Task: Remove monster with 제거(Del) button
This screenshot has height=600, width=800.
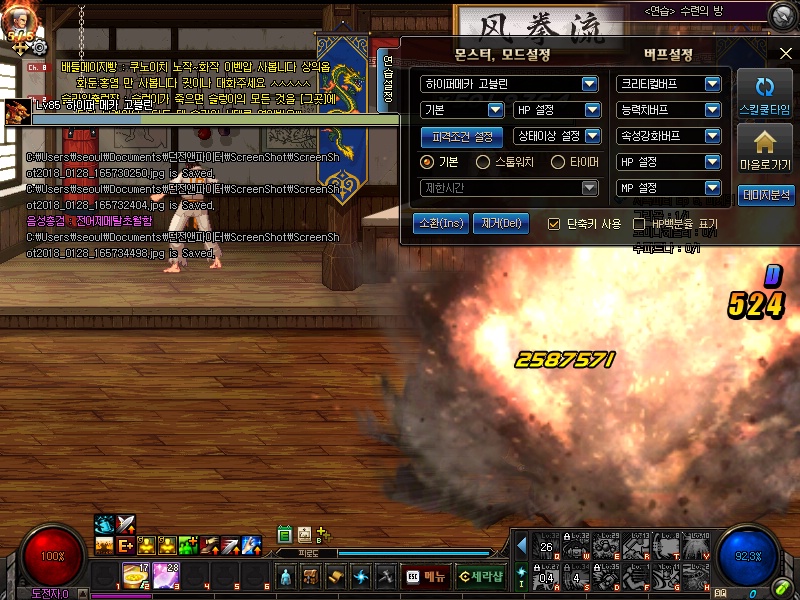Action: click(x=500, y=223)
